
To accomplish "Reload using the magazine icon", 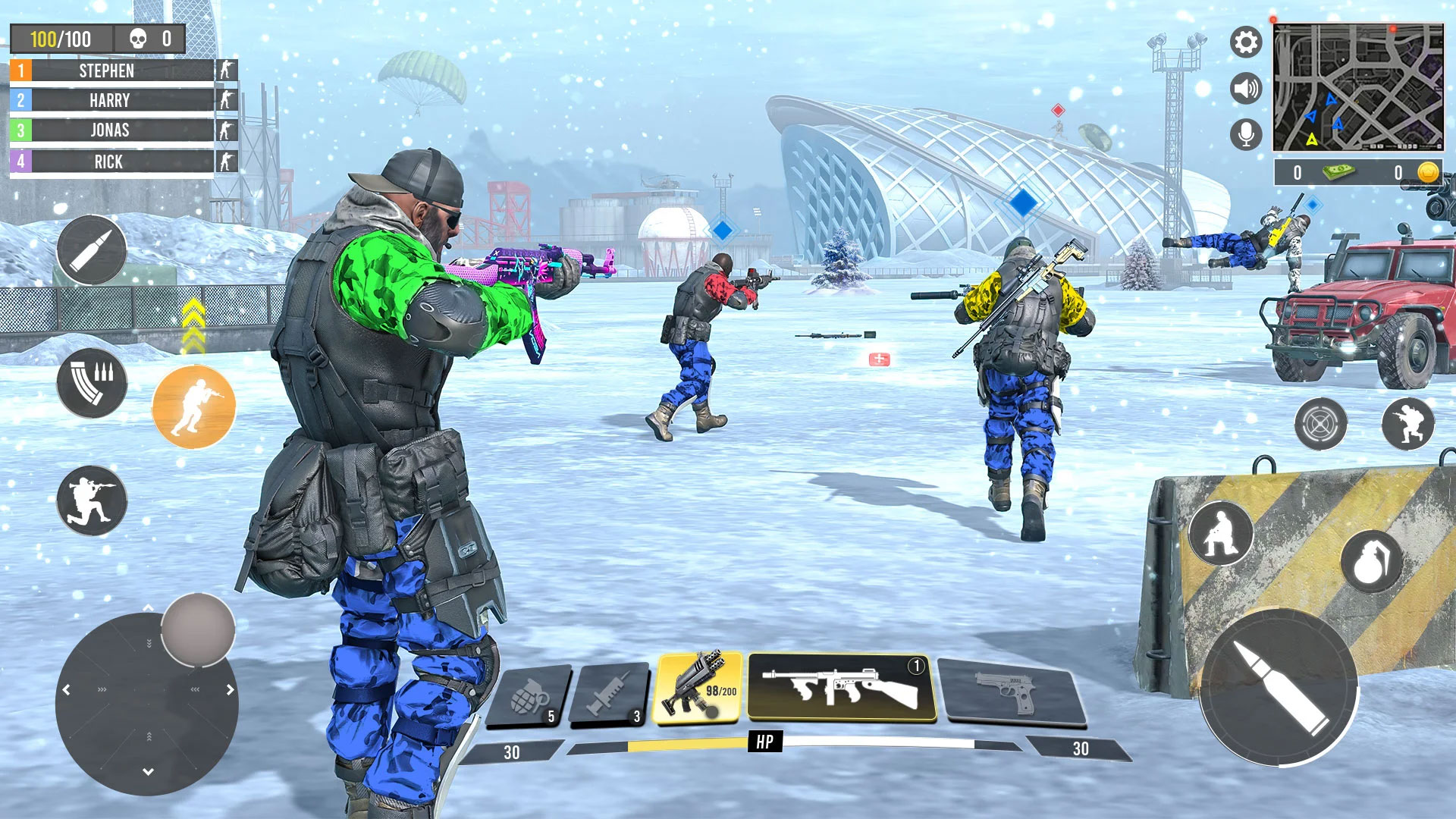I will tap(91, 384).
